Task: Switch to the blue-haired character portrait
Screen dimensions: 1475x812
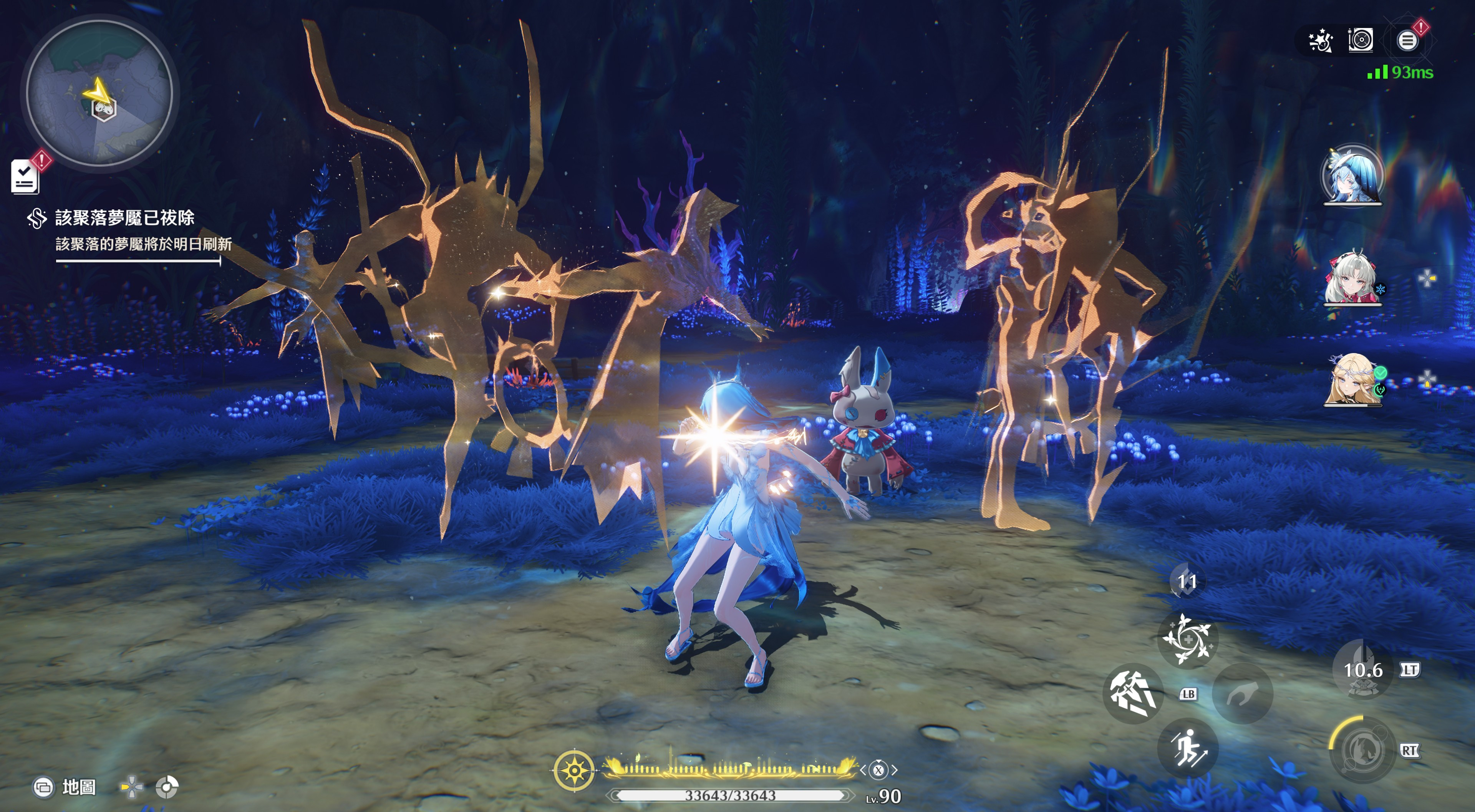Action: 1352,175
